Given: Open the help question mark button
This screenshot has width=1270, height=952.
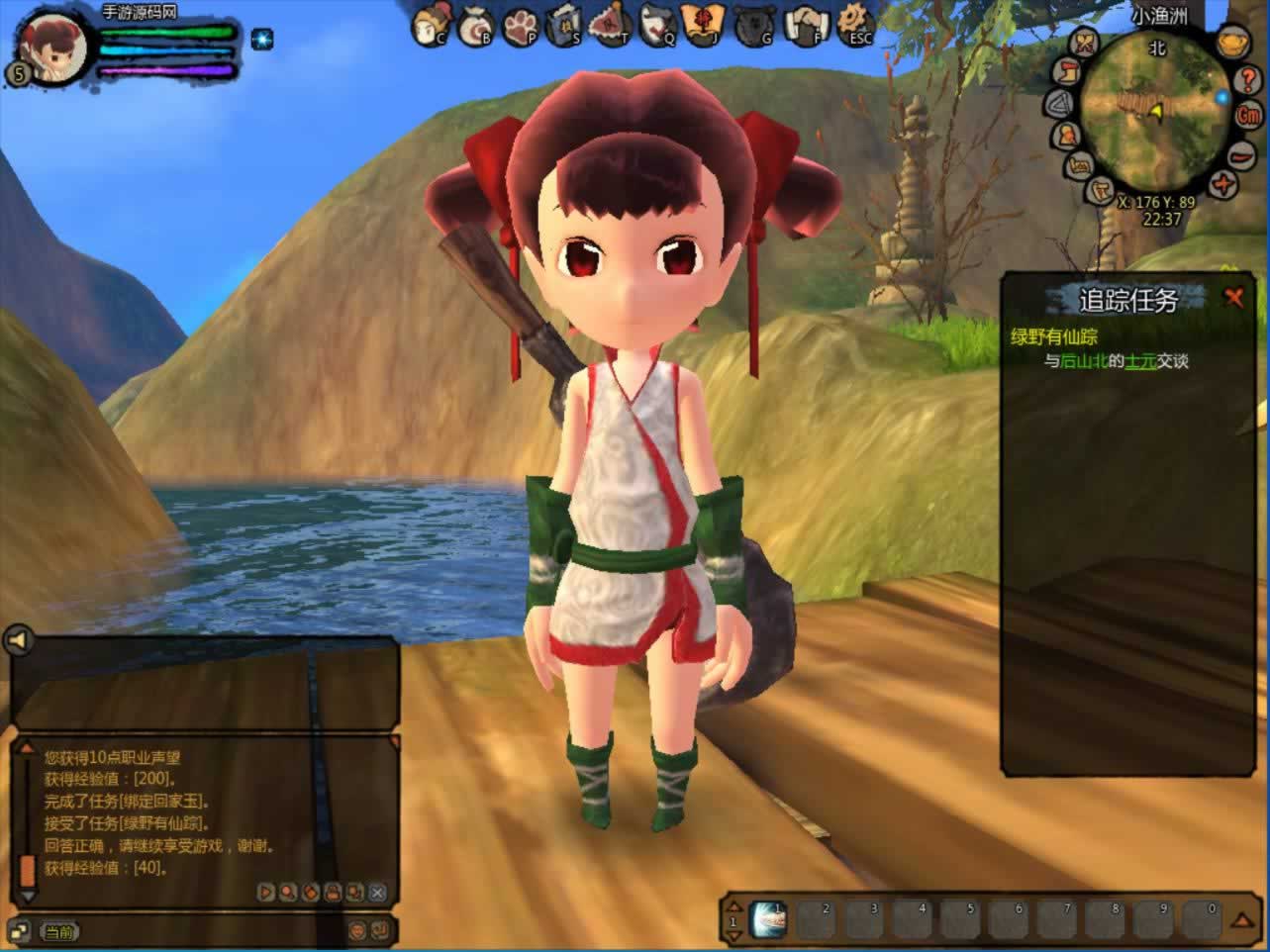Looking at the screenshot, I should coord(1247,80).
